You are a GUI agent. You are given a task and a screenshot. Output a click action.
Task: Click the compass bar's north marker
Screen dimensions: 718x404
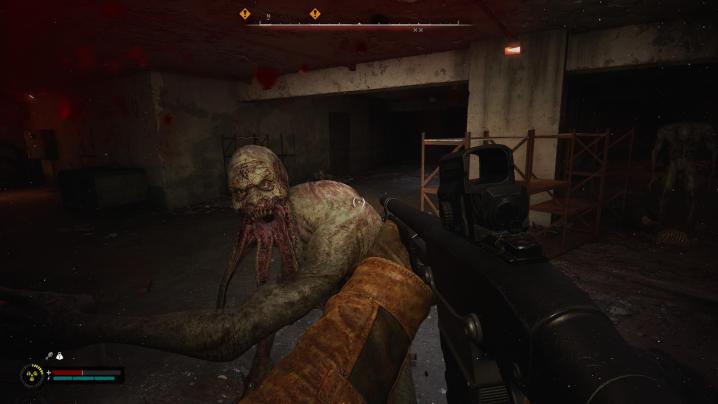(x=266, y=16)
